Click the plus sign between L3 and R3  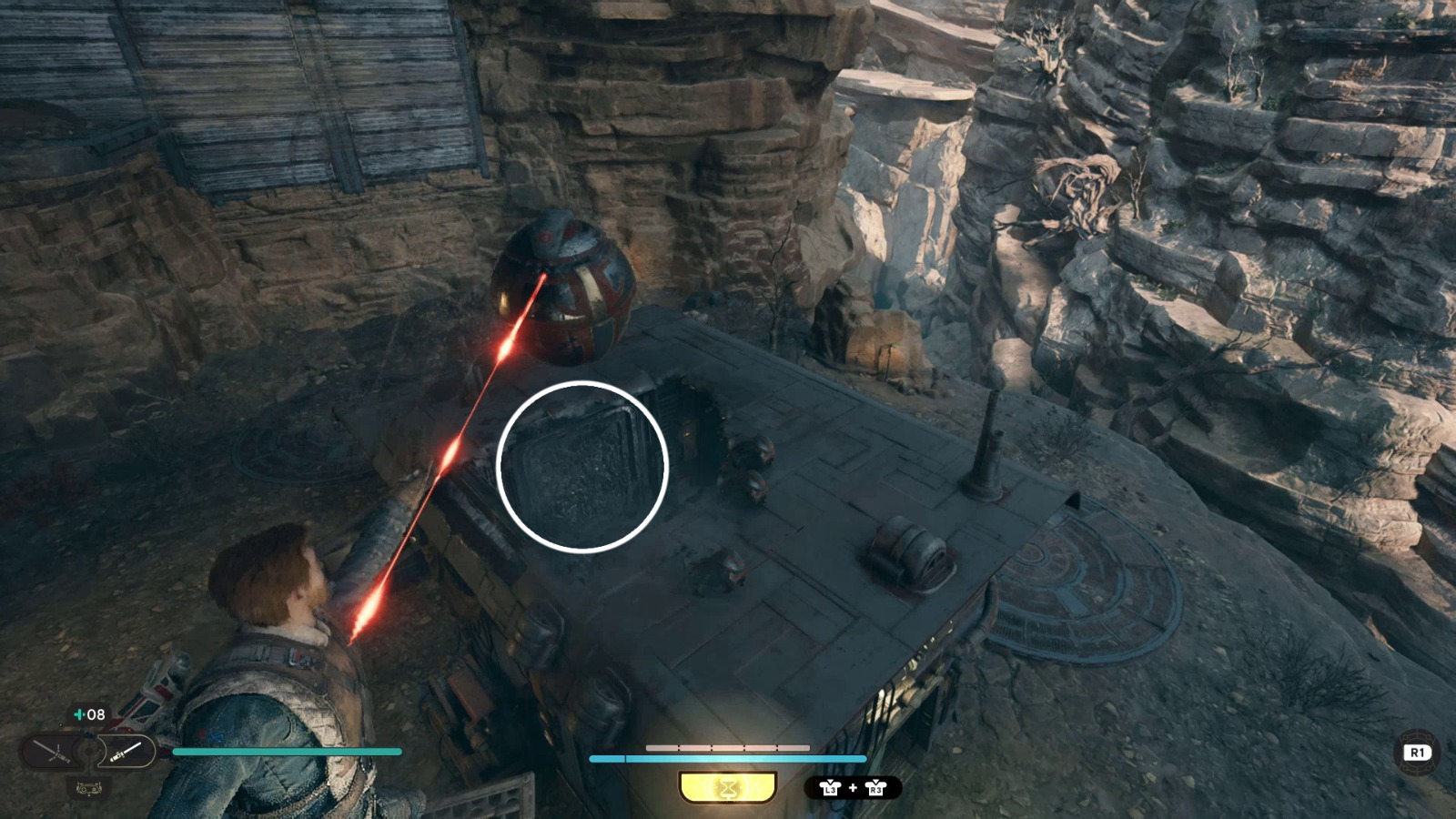[x=853, y=787]
